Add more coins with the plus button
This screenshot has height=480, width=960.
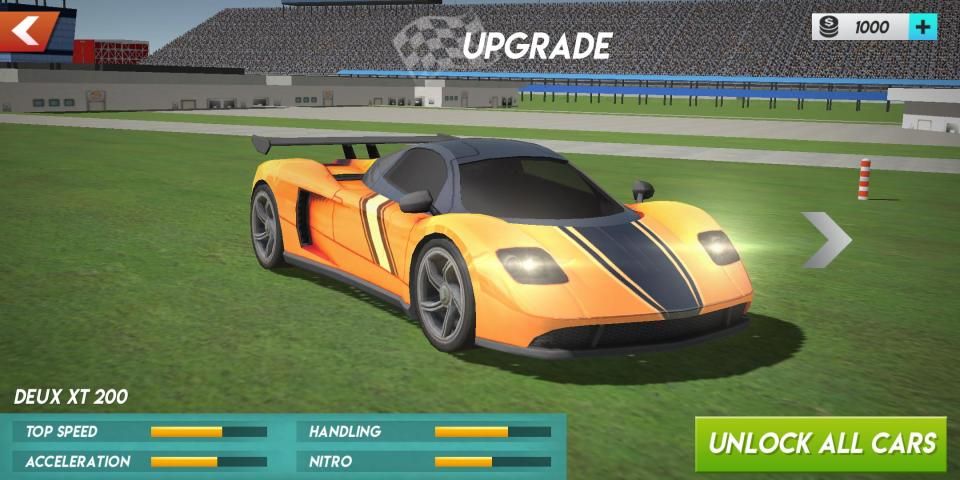coord(923,27)
